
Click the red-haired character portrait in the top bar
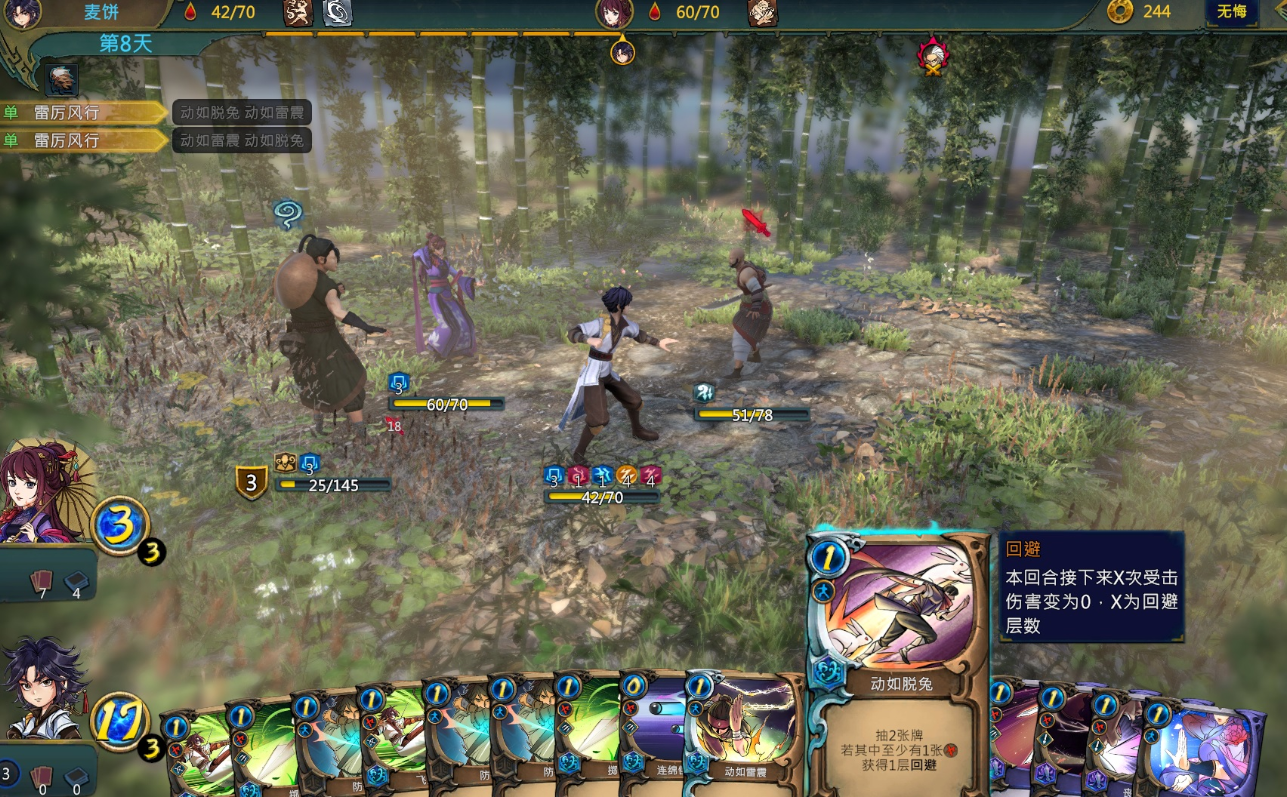pos(614,12)
